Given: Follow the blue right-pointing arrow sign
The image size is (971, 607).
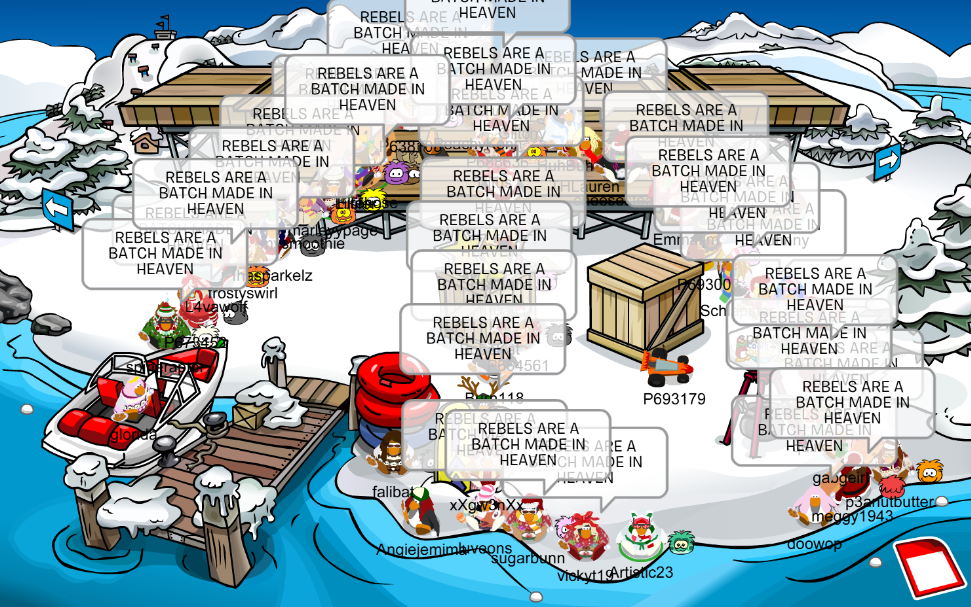Looking at the screenshot, I should tap(887, 160).
